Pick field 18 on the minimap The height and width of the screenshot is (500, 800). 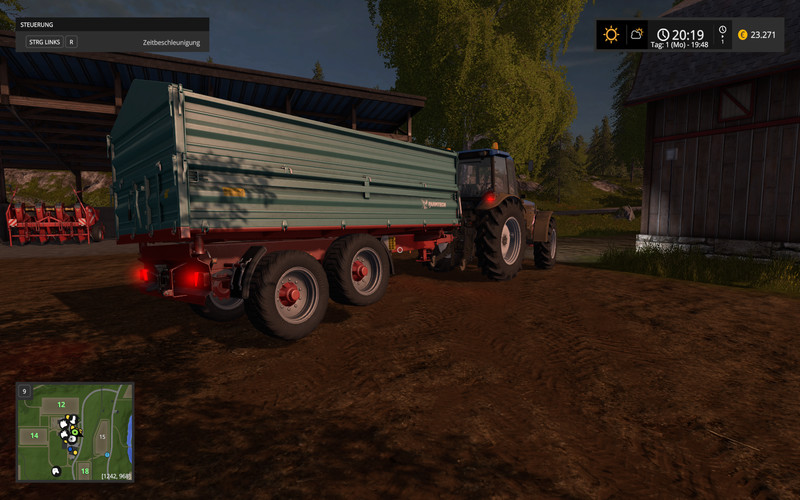pyautogui.click(x=84, y=470)
